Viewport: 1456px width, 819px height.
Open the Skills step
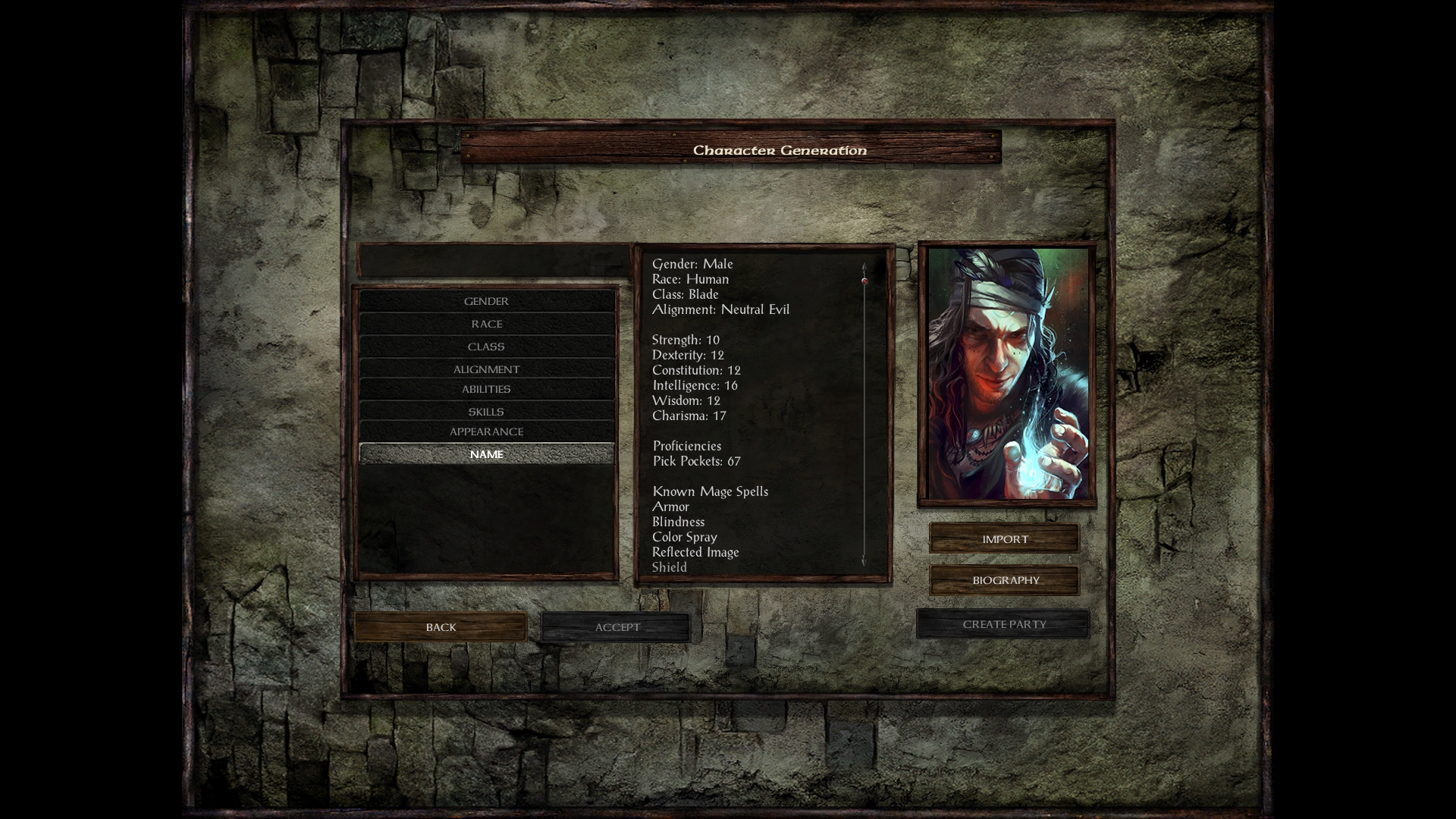pos(486,412)
